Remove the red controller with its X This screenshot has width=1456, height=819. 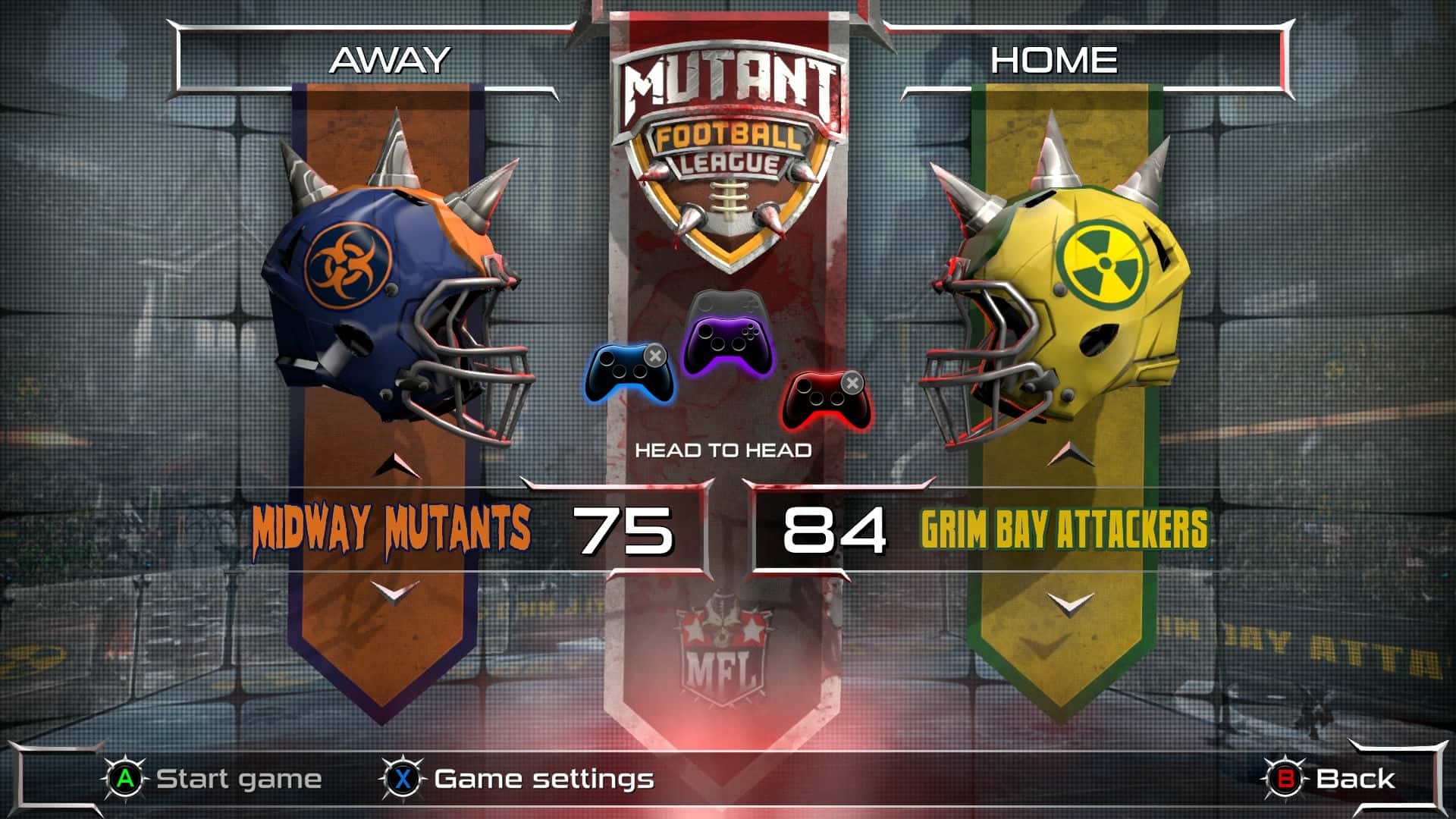855,383
